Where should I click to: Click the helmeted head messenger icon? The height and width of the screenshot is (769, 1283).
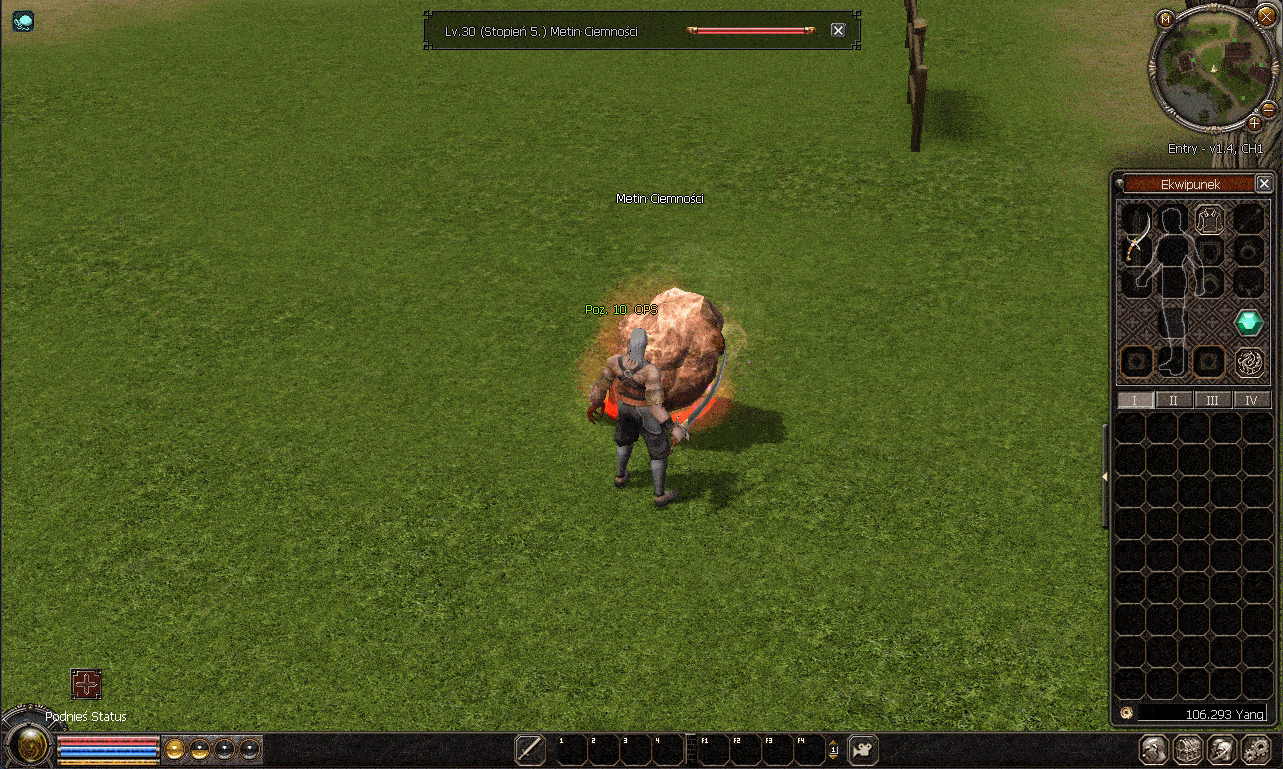1222,750
